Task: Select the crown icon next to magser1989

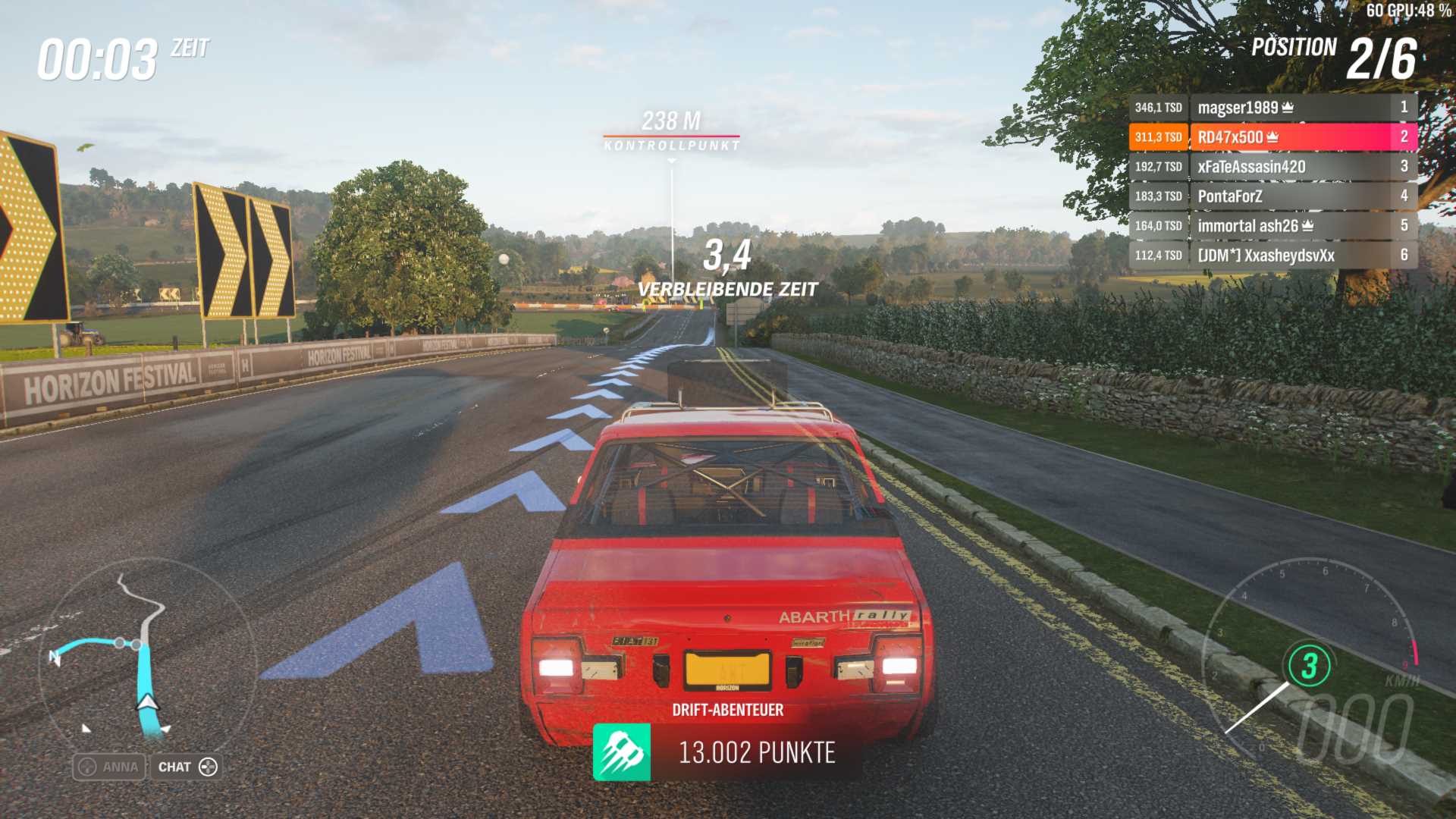Action: [1288, 108]
